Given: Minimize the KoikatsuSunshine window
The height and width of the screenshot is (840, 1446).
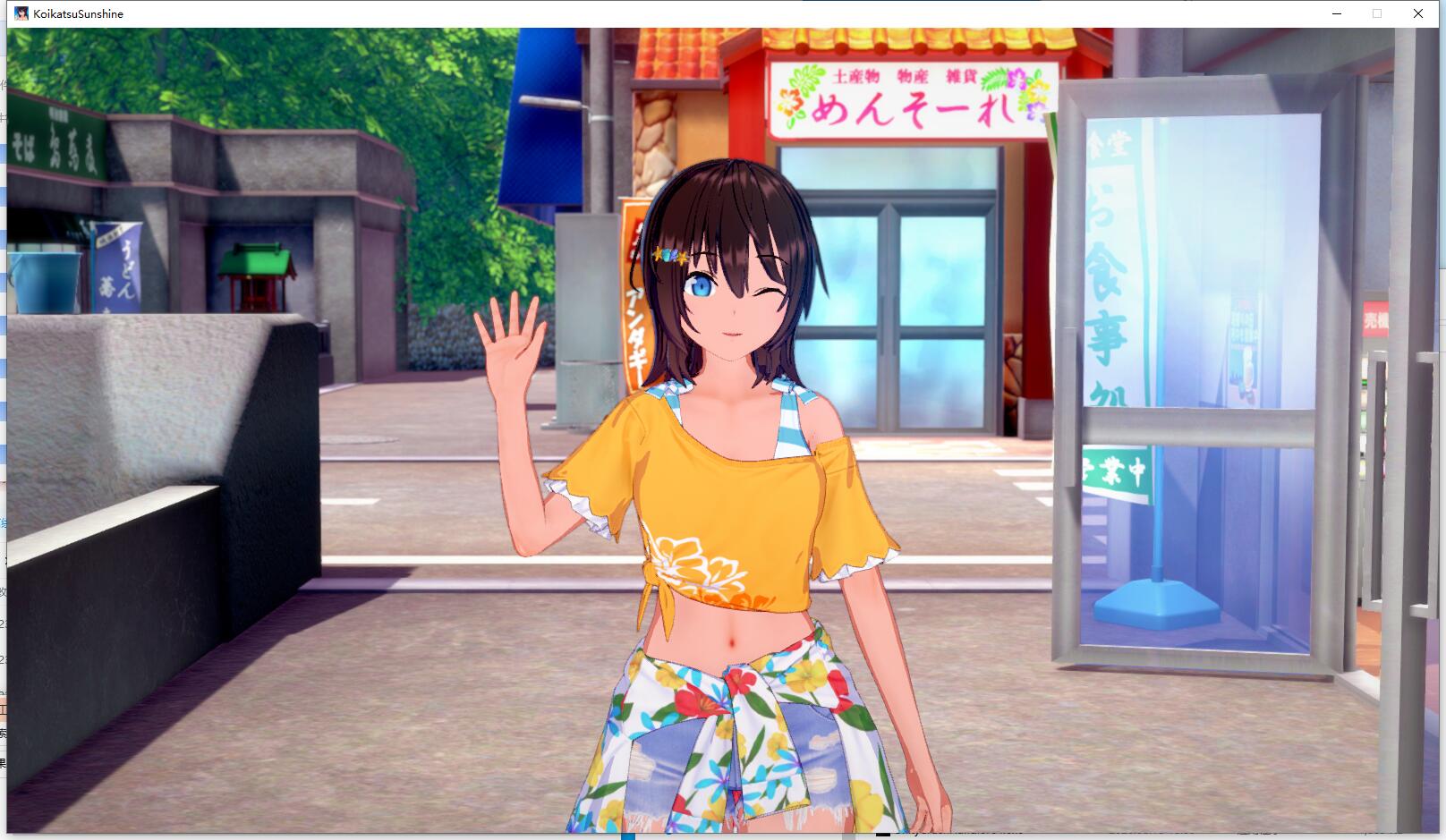Looking at the screenshot, I should pos(1337,13).
